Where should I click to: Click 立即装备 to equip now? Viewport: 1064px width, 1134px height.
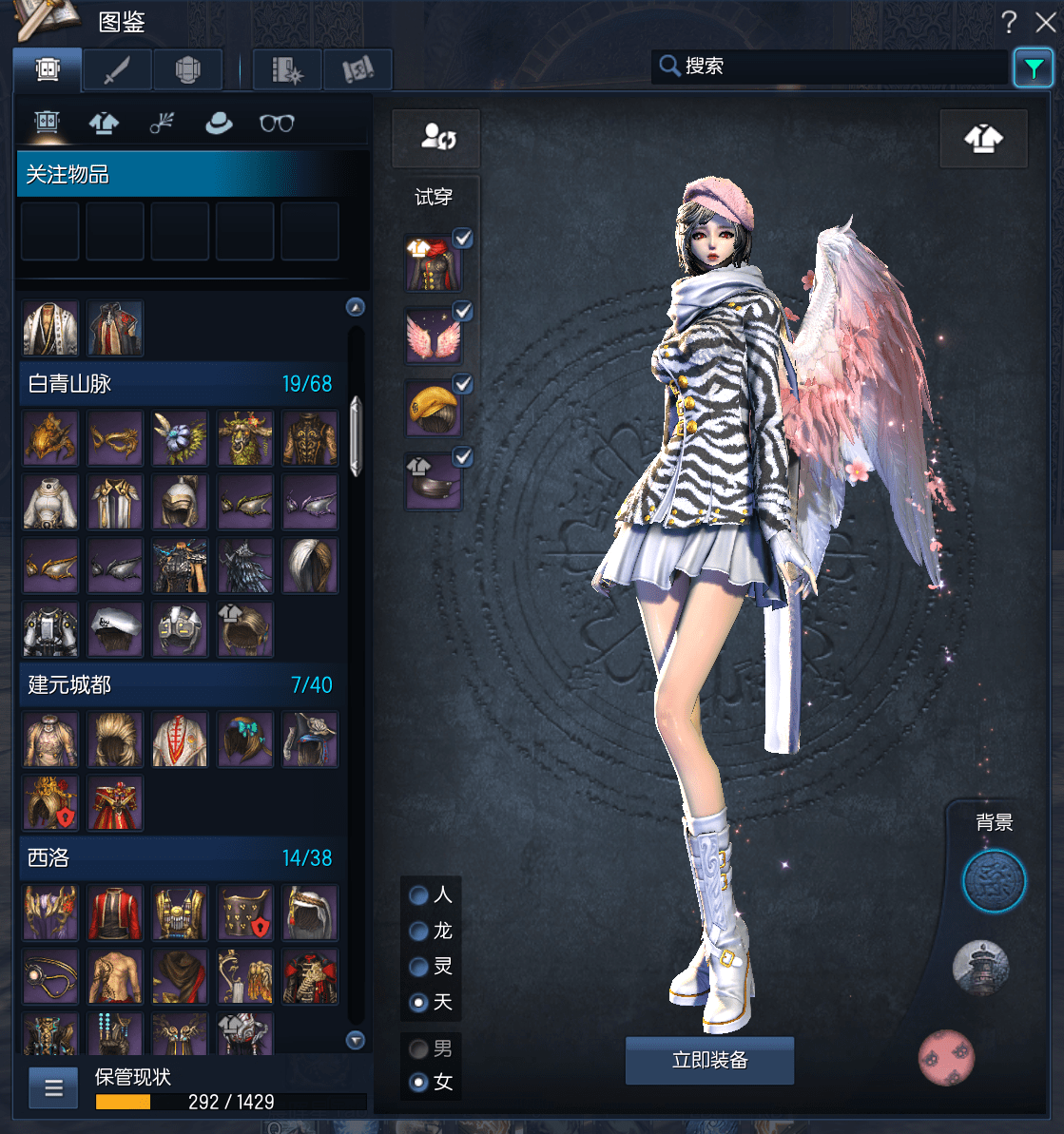coord(709,1060)
